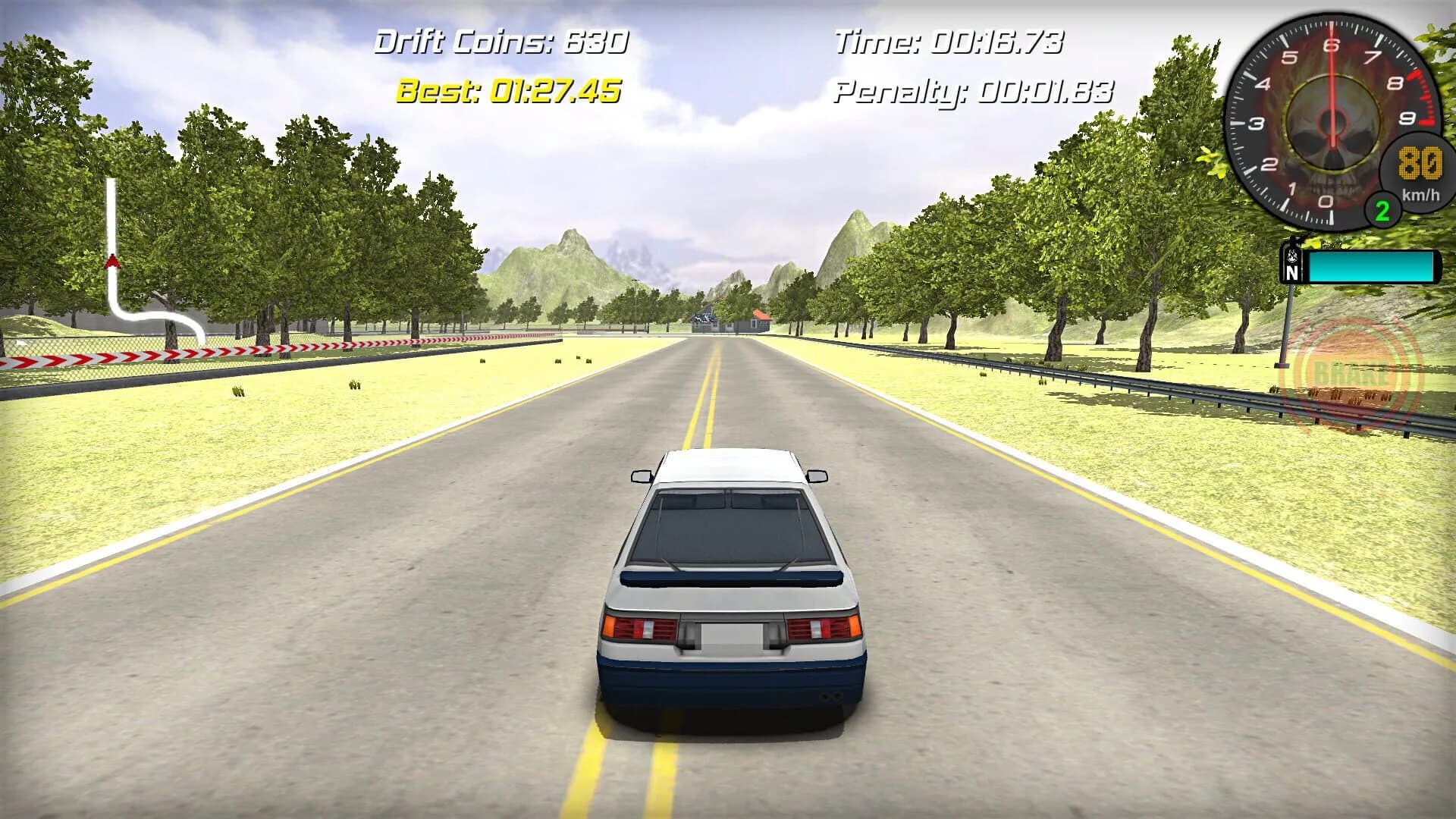Click the Penalty: 00:01.83 text
Viewport: 1456px width, 819px height.
tap(973, 94)
